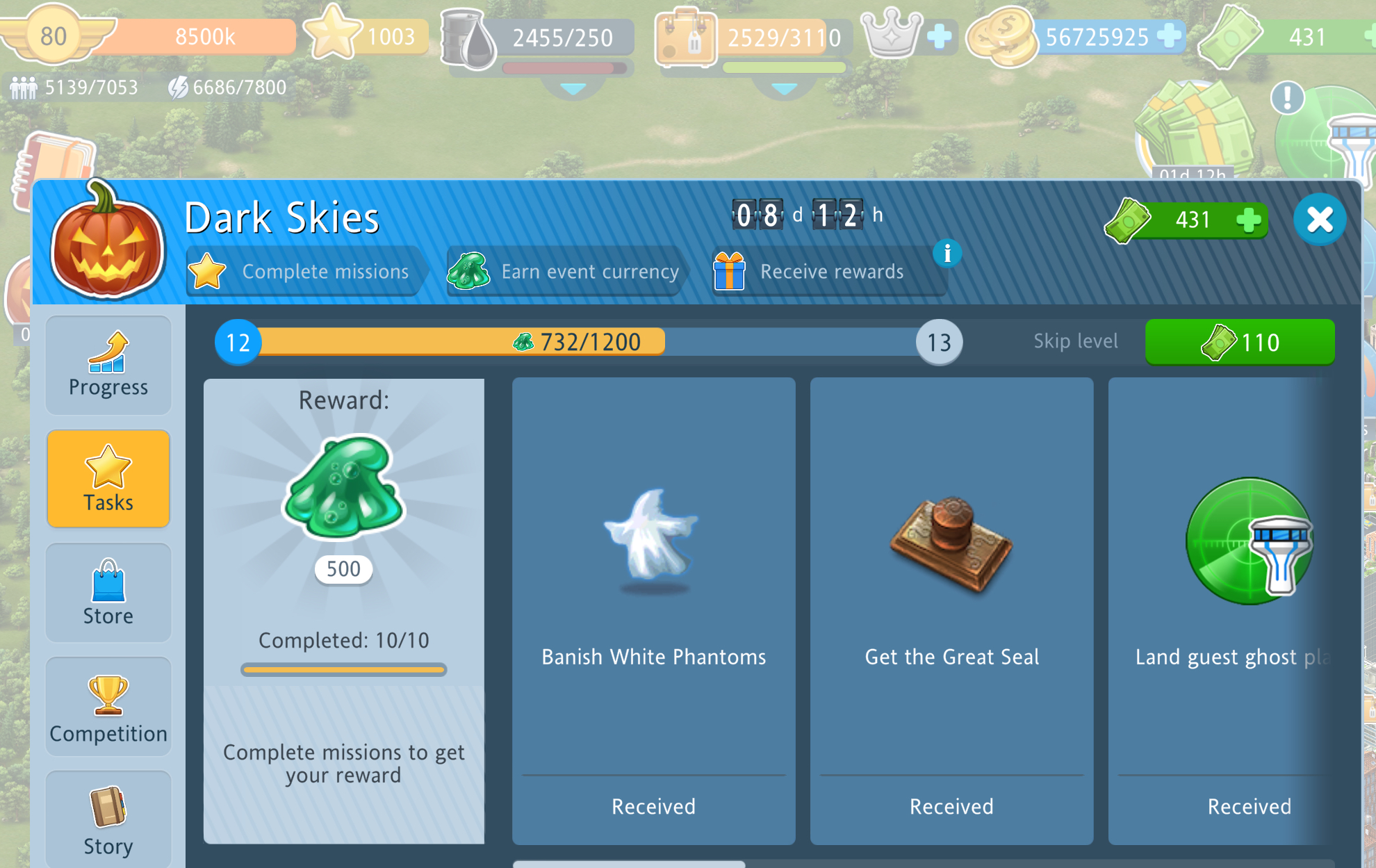Add crown tokens with the plus button
Image resolution: width=1376 pixels, height=868 pixels.
(939, 36)
